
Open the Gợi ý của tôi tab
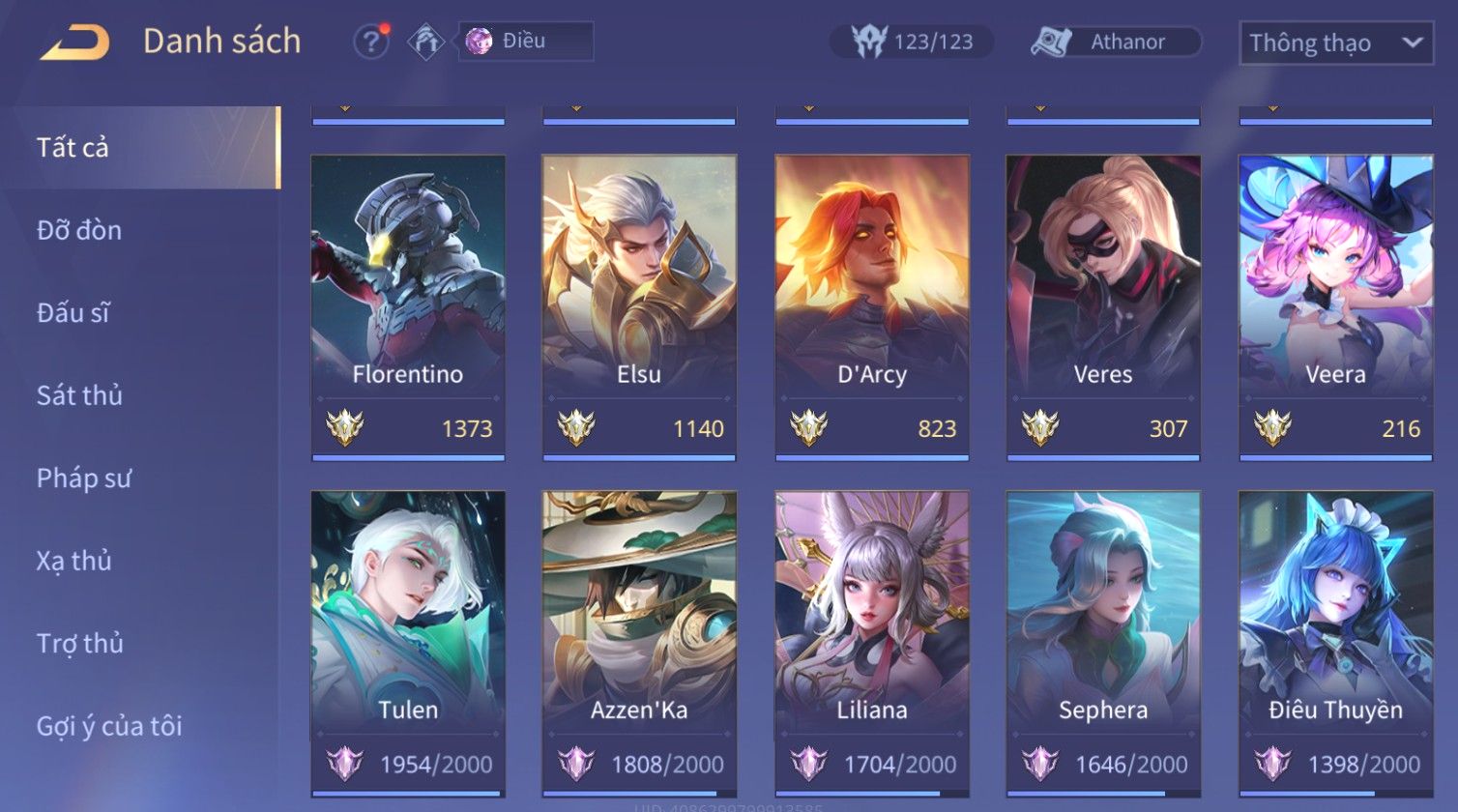pyautogui.click(x=109, y=726)
